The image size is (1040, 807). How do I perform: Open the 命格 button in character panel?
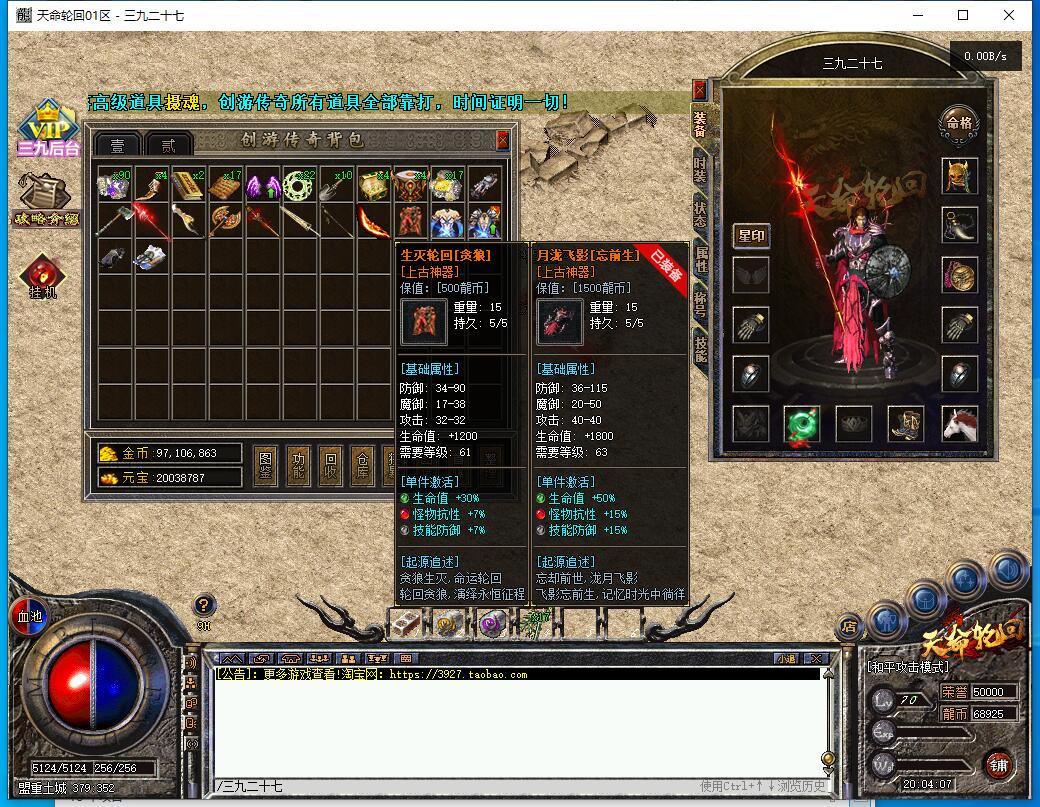(x=958, y=123)
